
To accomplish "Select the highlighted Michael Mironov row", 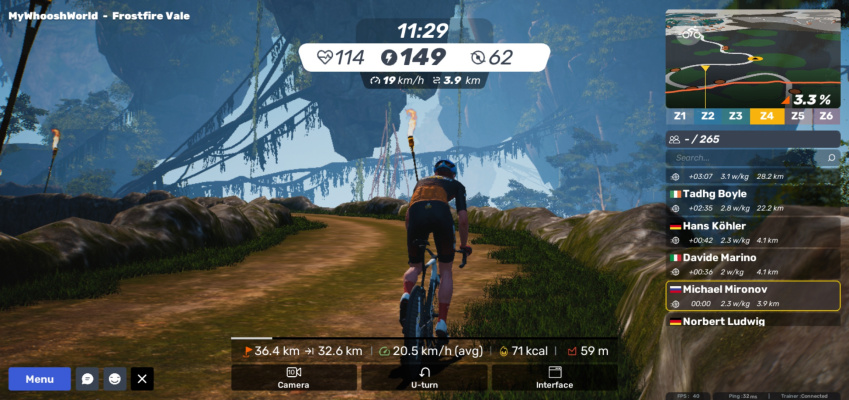I will click(x=752, y=295).
